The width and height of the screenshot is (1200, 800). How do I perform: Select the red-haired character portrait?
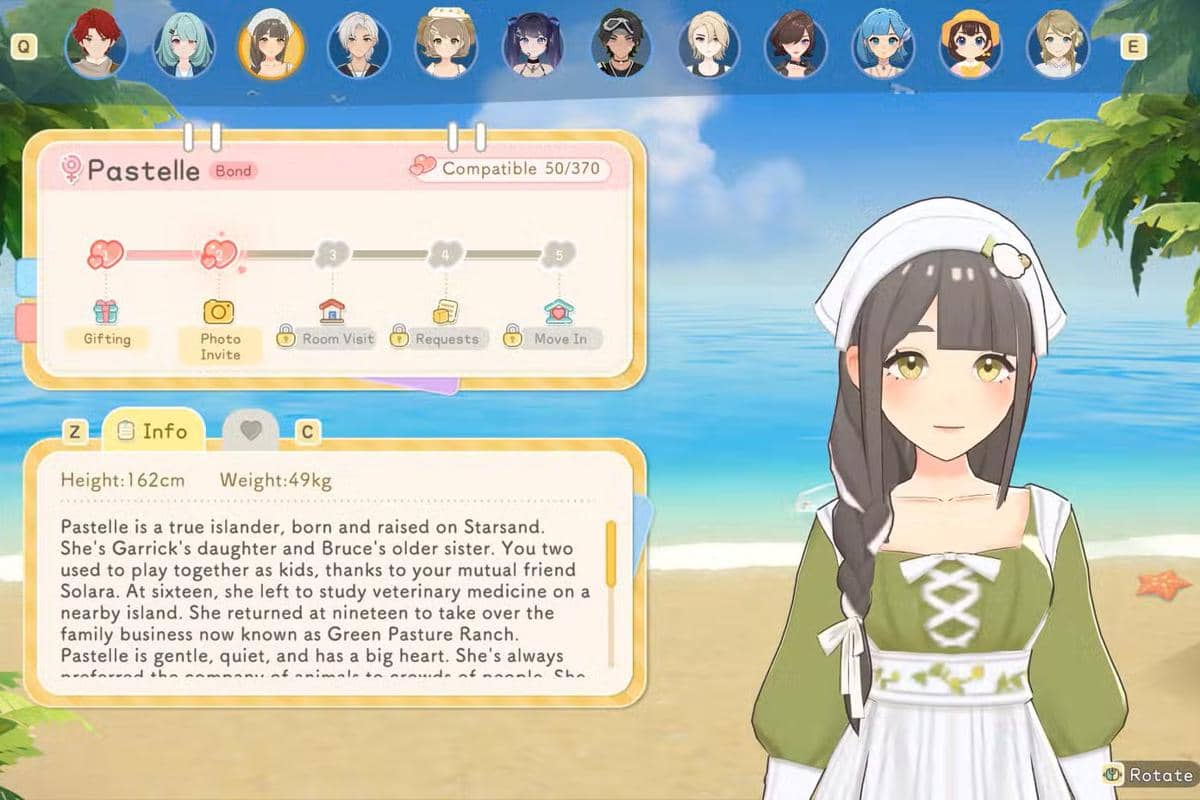point(96,46)
